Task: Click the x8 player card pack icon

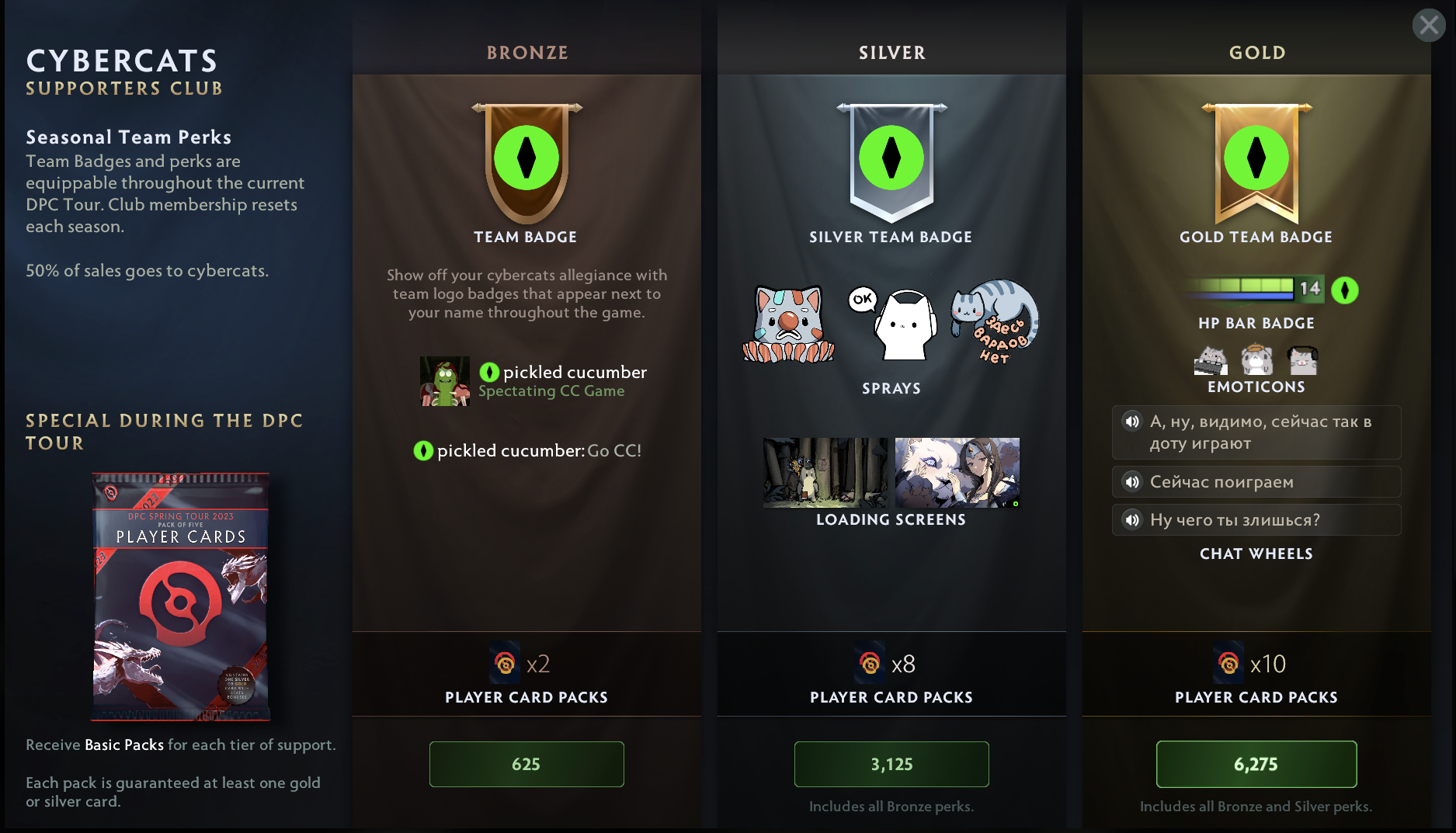Action: [x=868, y=664]
